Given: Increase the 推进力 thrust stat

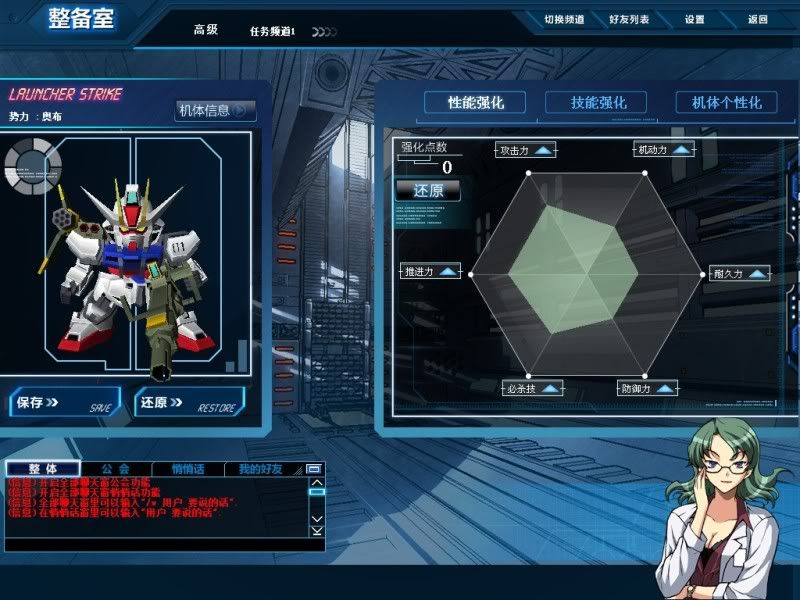Looking at the screenshot, I should click(x=446, y=272).
